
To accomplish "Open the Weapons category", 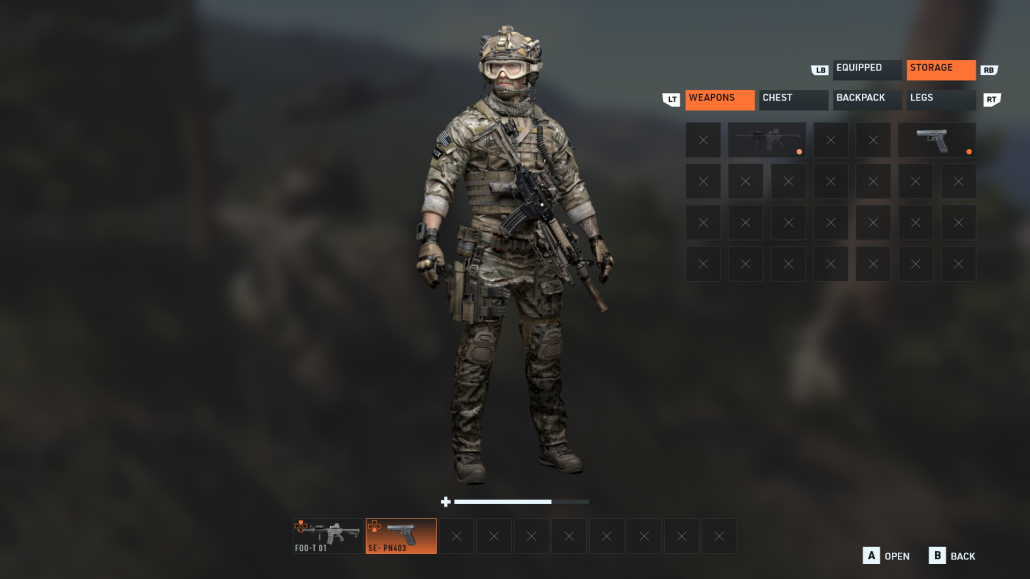I will (719, 99).
